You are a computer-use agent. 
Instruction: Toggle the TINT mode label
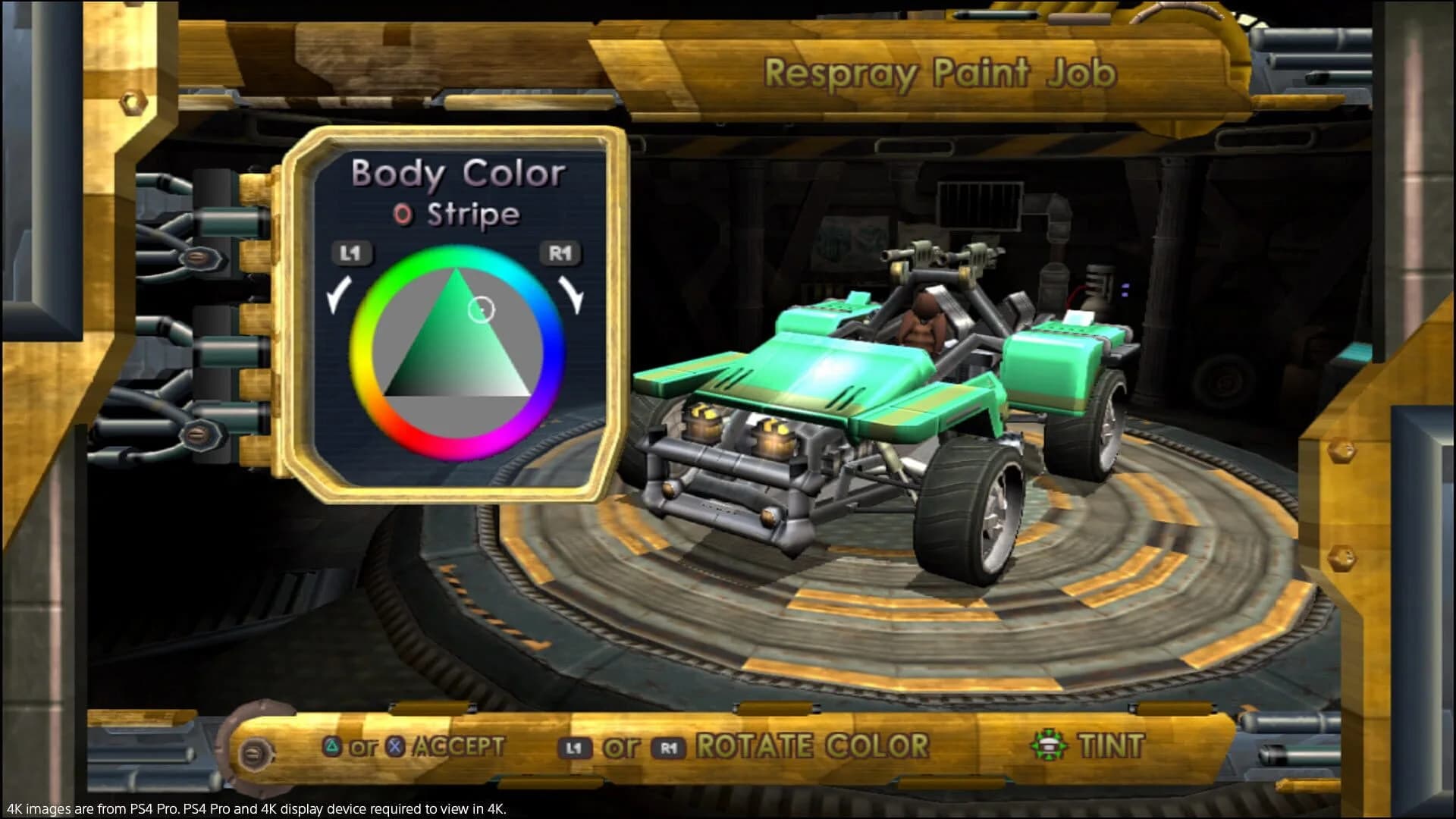point(1112,745)
